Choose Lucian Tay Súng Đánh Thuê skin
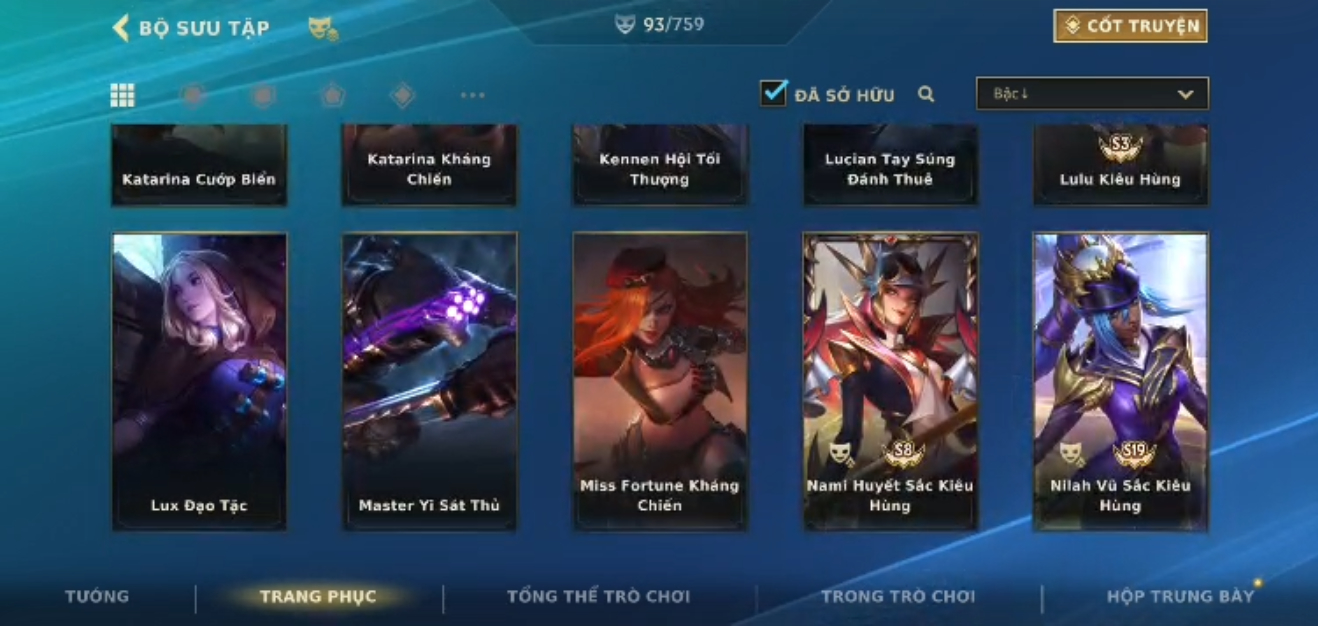Image resolution: width=1318 pixels, height=626 pixels. [890, 166]
